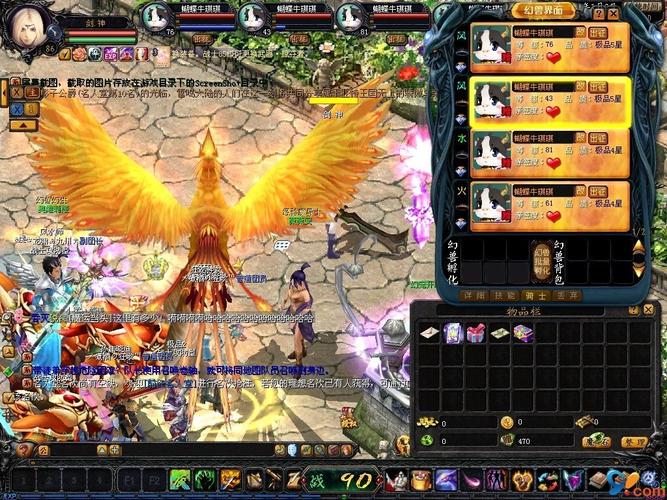Select the white envelope item in inventory

pyautogui.click(x=428, y=333)
